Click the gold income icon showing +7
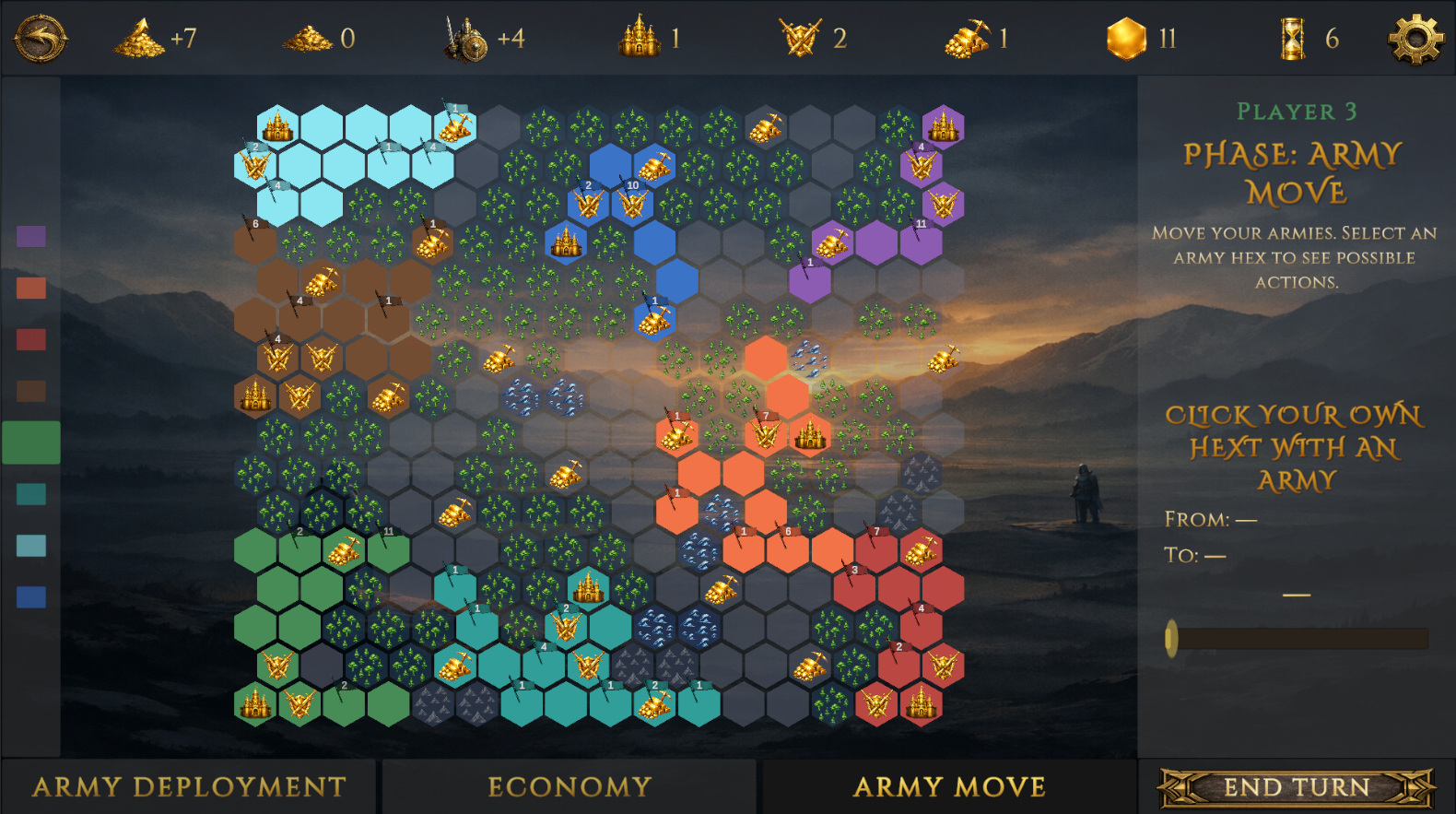 click(x=137, y=39)
